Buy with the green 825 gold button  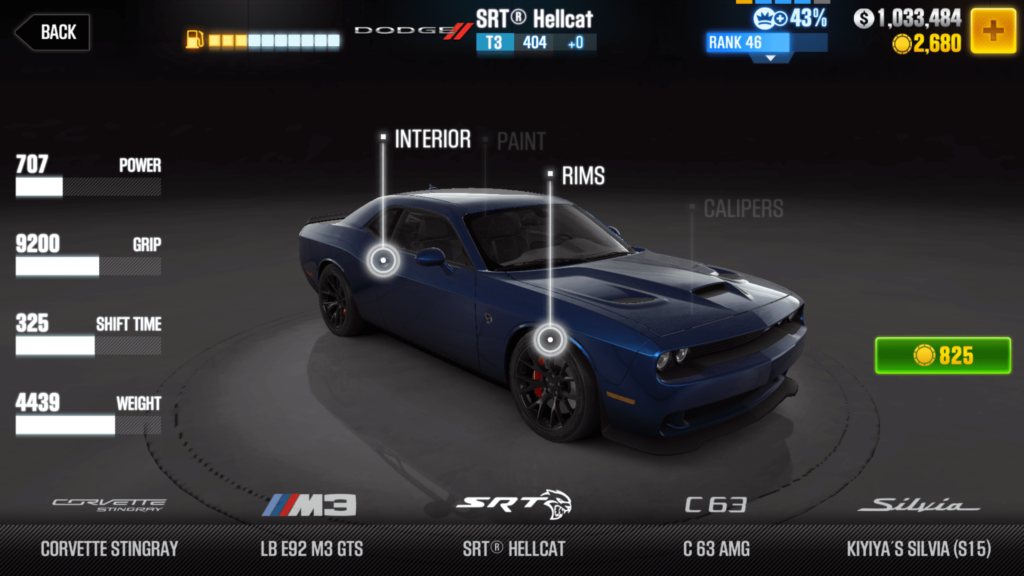[942, 356]
